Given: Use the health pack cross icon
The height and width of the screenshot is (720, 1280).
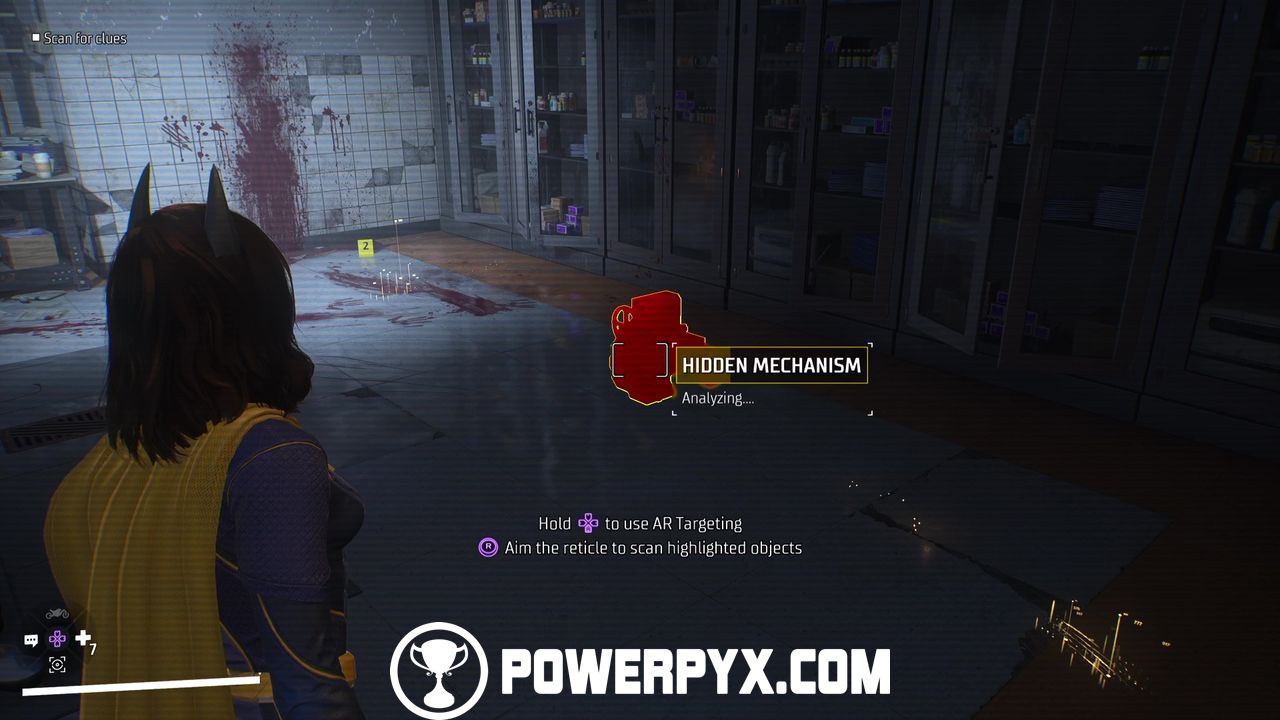Looking at the screenshot, I should click(x=83, y=638).
